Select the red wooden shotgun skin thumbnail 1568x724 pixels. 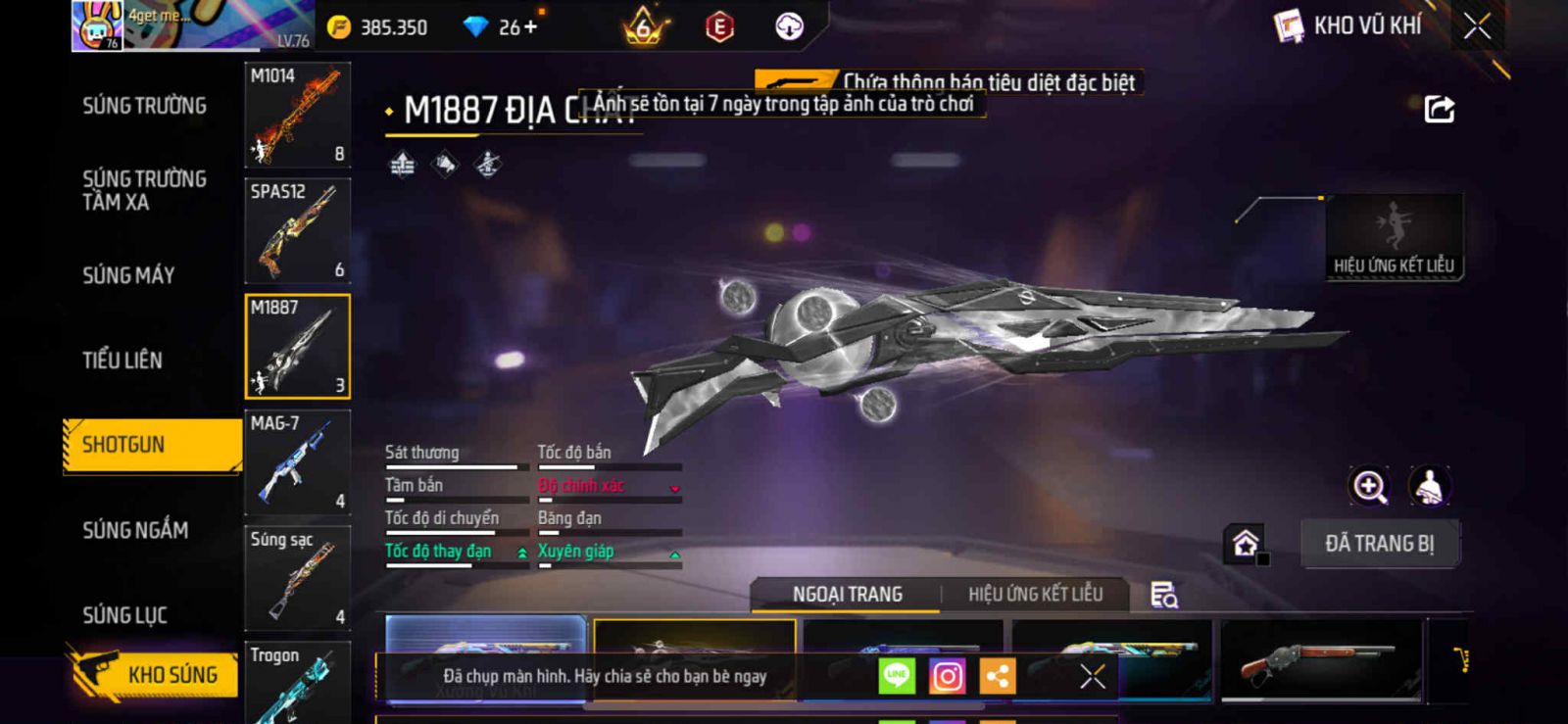pyautogui.click(x=1320, y=661)
